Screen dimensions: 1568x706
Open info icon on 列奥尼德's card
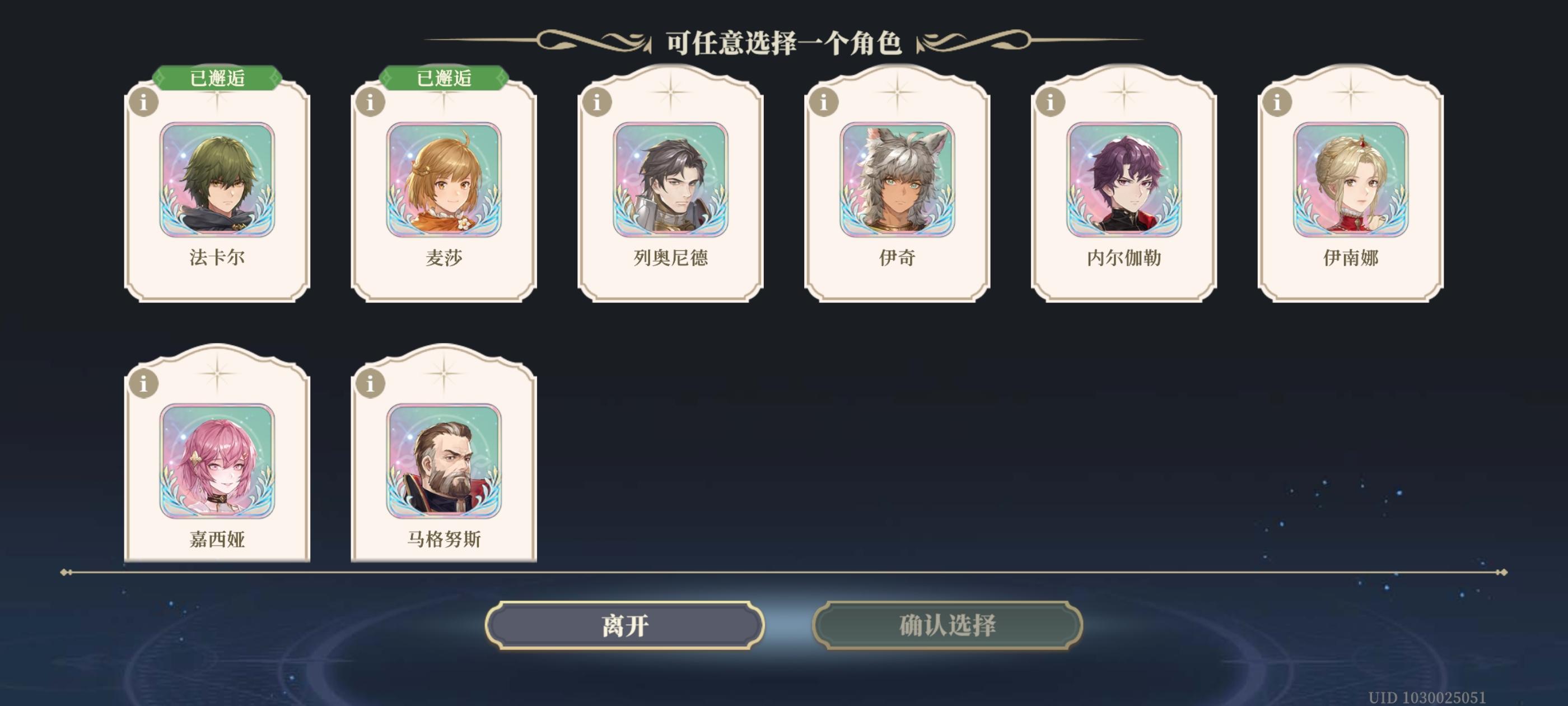(597, 104)
